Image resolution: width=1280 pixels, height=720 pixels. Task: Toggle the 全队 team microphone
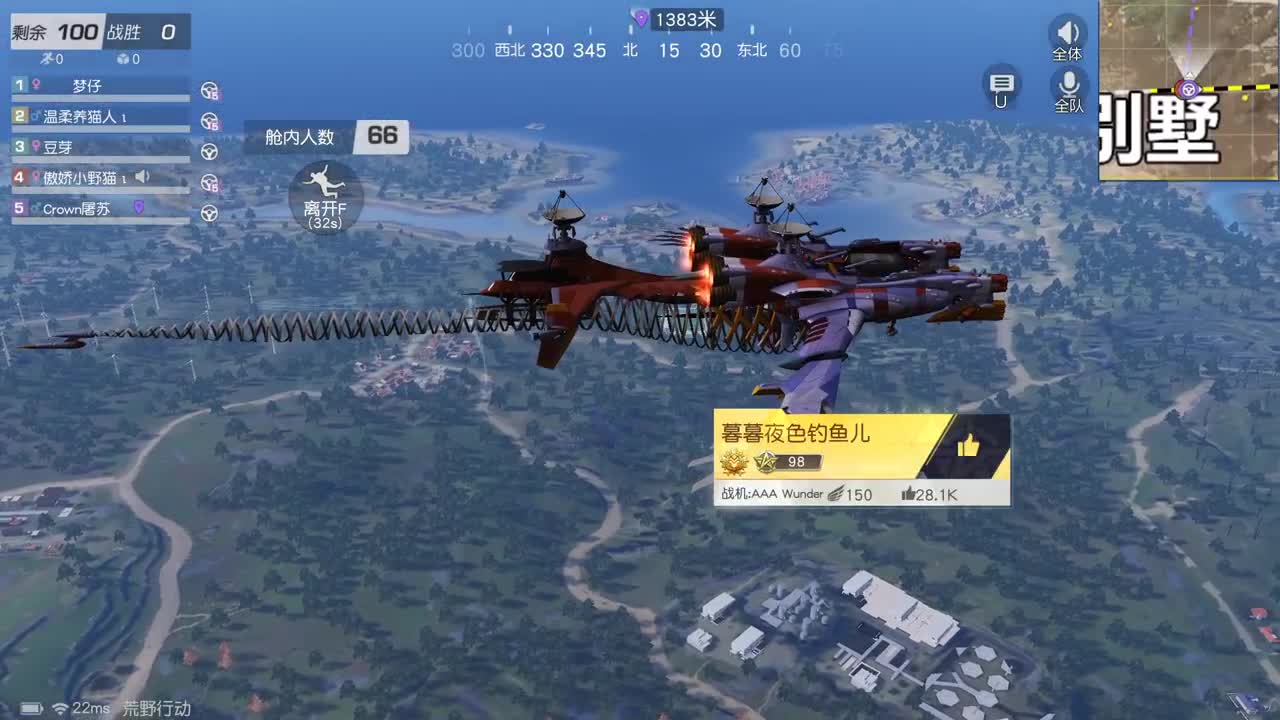(1068, 90)
